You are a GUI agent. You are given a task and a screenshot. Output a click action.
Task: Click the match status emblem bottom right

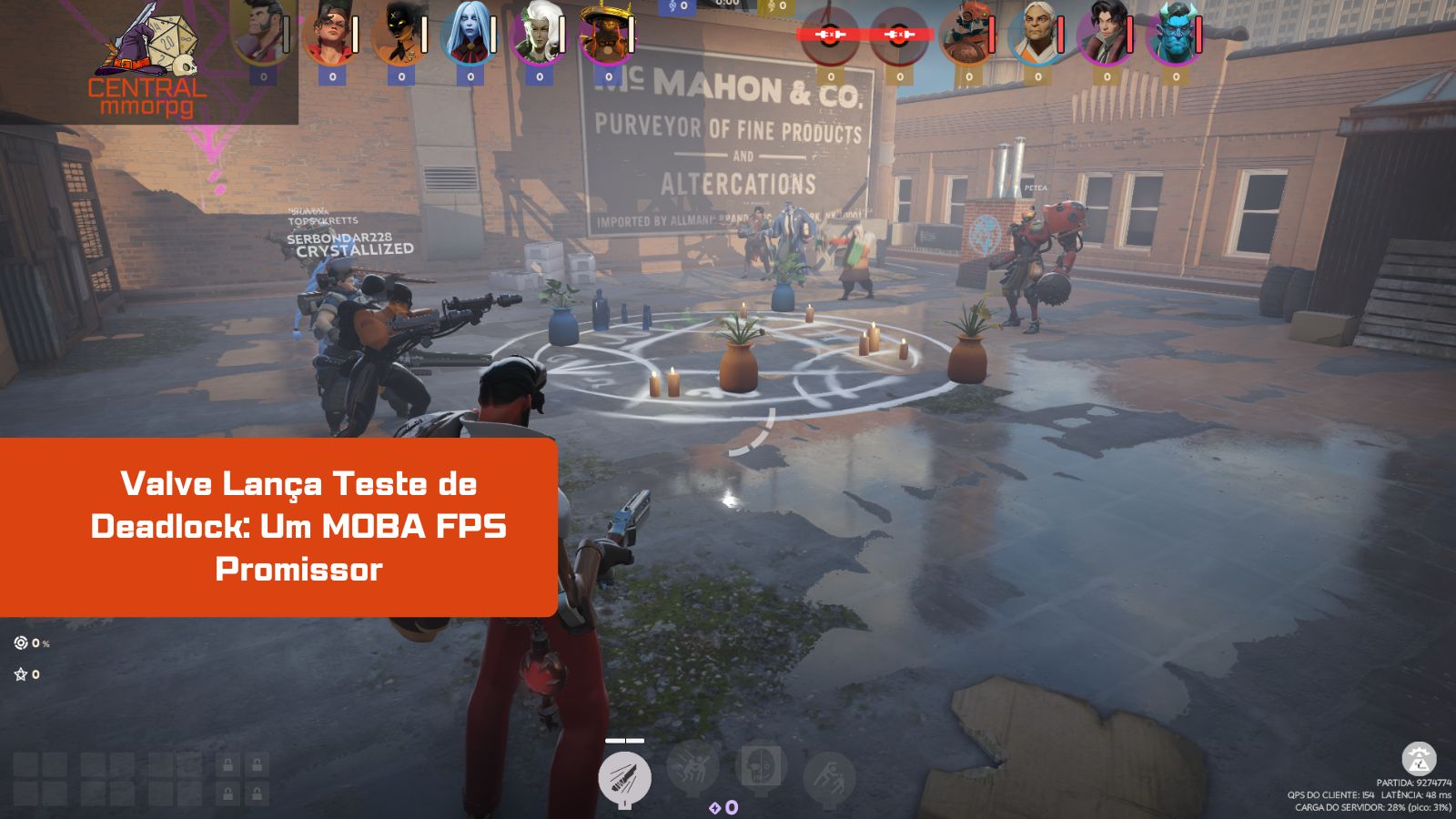click(1418, 761)
